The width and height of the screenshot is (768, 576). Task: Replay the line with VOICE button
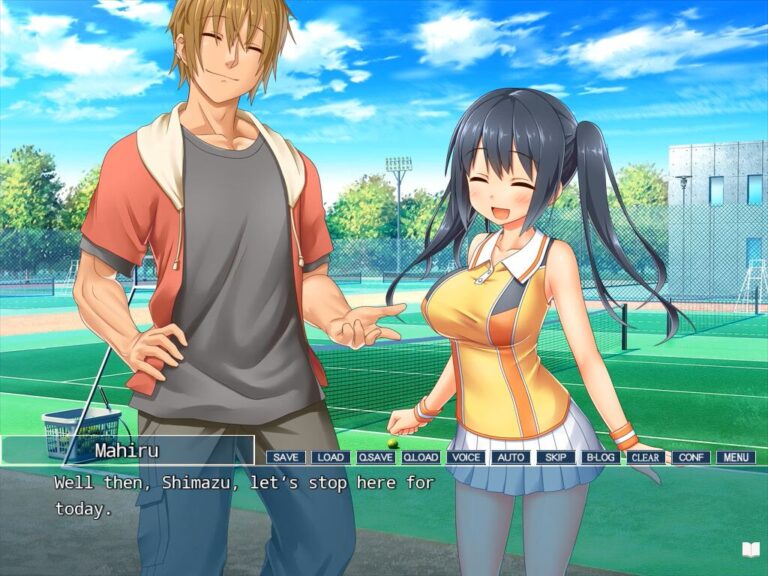(465, 457)
